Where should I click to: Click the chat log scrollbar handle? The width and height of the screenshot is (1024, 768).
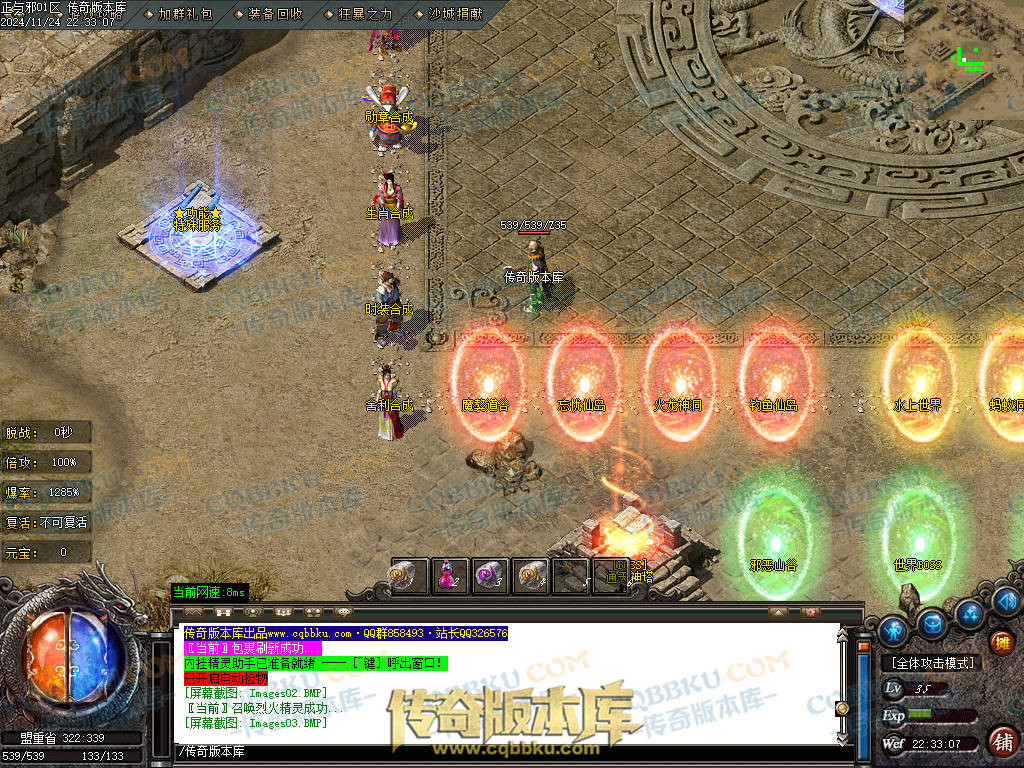tap(842, 708)
